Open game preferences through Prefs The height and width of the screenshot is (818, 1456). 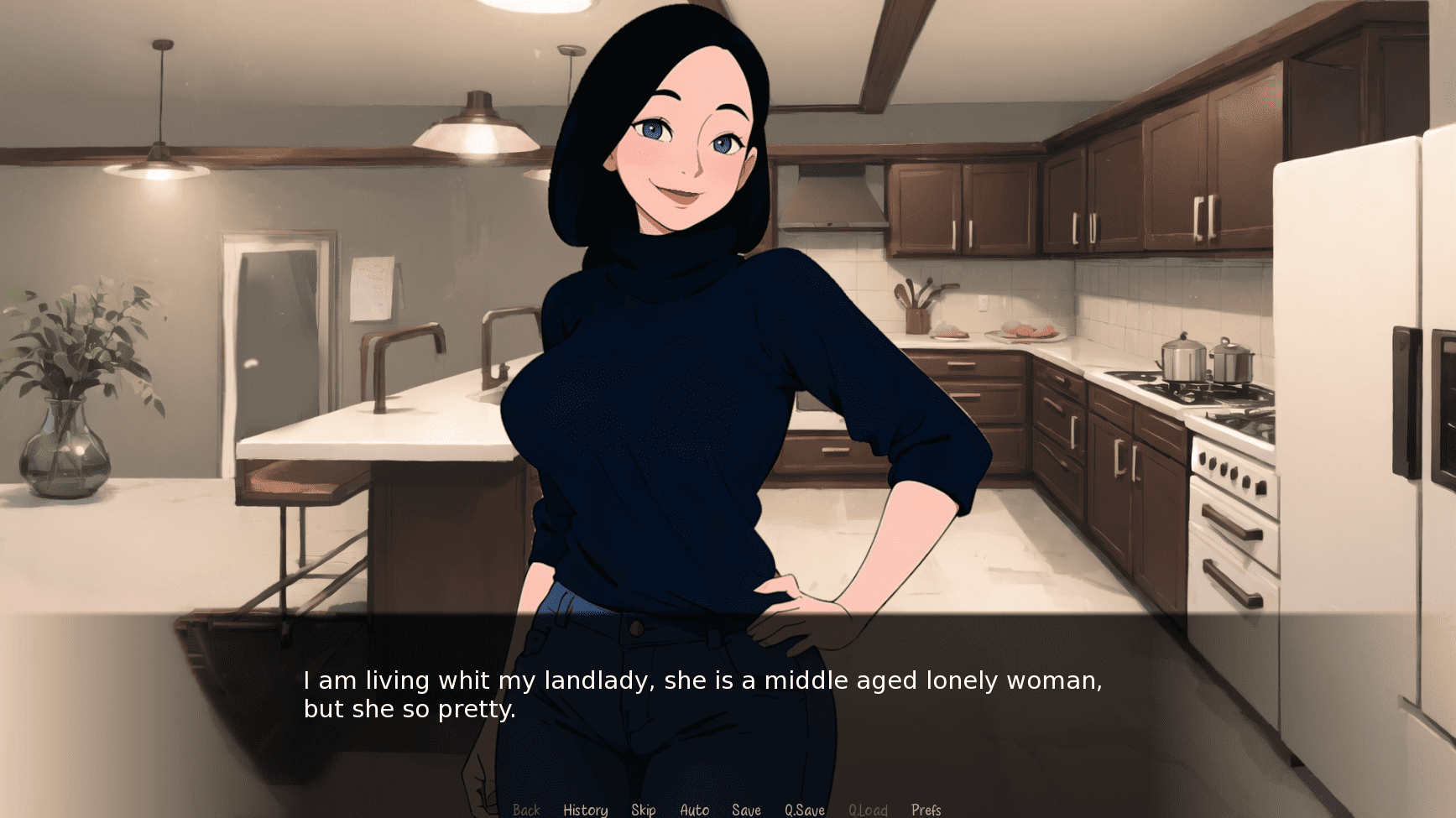point(926,809)
